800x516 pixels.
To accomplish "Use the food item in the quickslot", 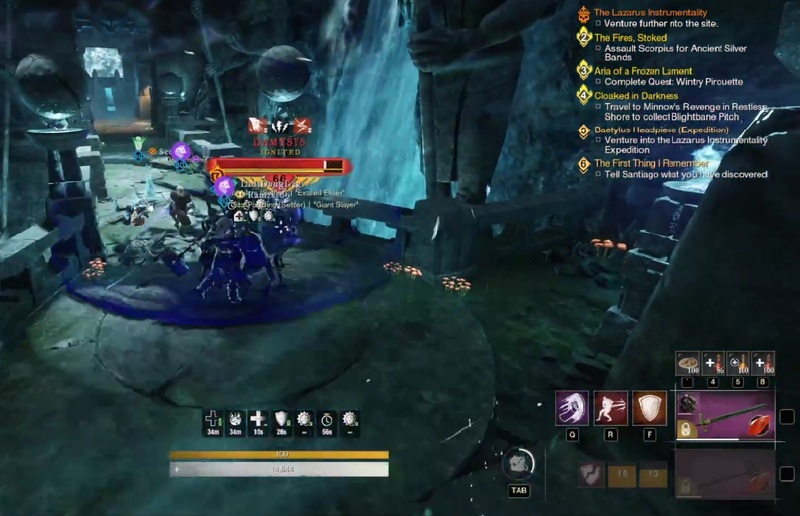I will 687,363.
